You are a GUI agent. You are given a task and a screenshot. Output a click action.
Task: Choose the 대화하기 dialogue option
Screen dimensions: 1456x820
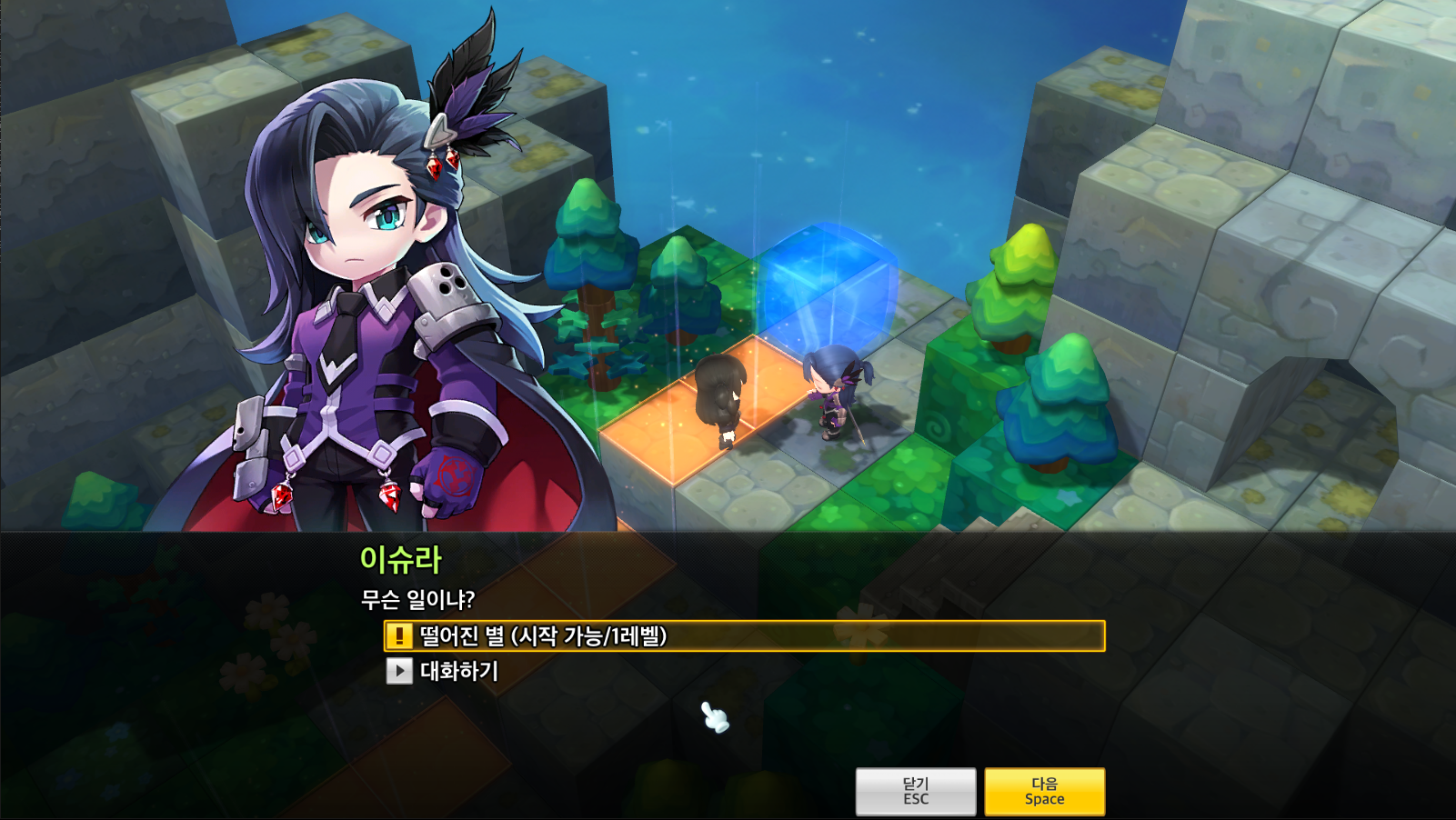(x=458, y=671)
